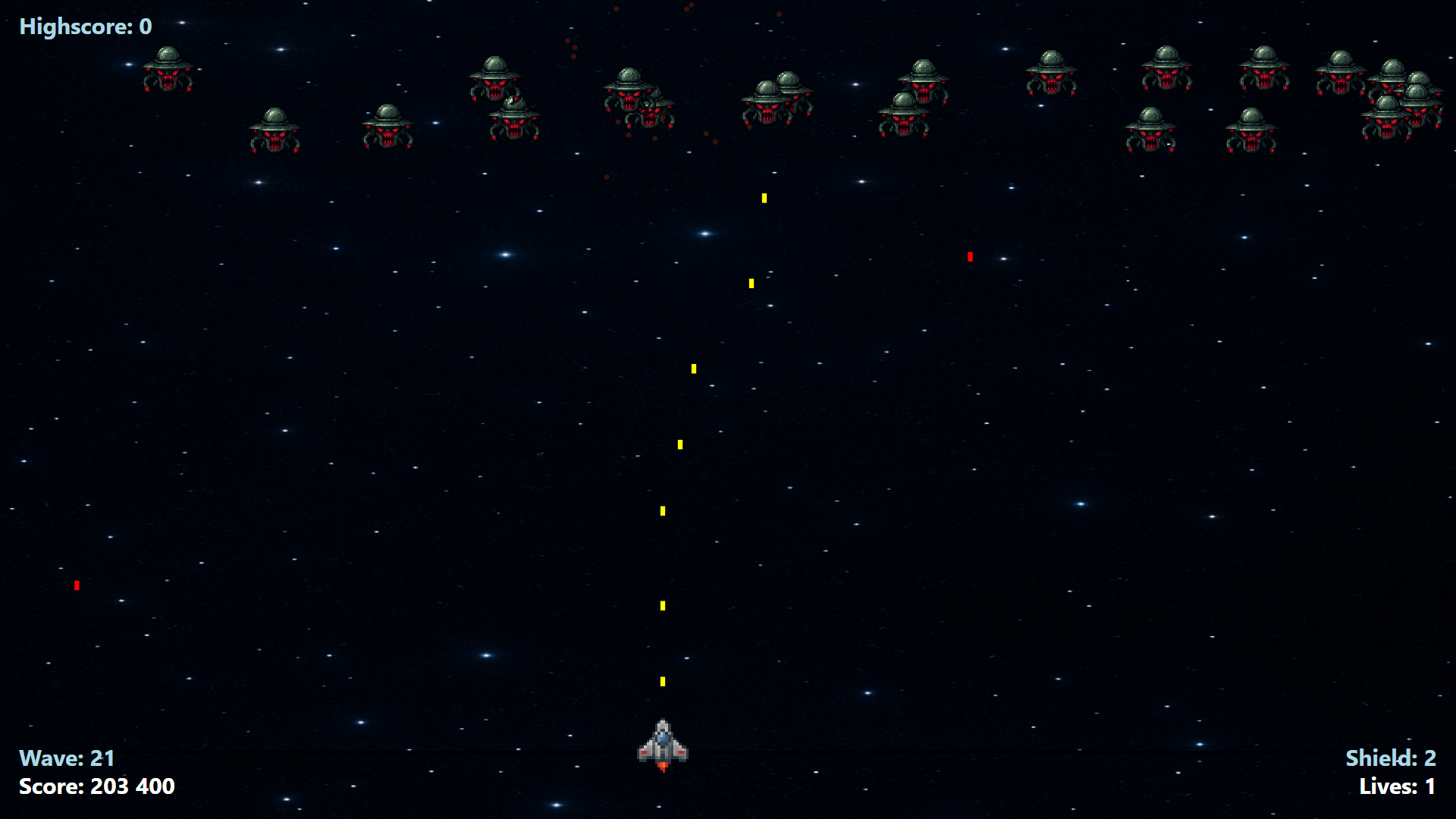Click the Highscore: 0 text at top-left
This screenshot has width=1456, height=819.
click(x=85, y=27)
